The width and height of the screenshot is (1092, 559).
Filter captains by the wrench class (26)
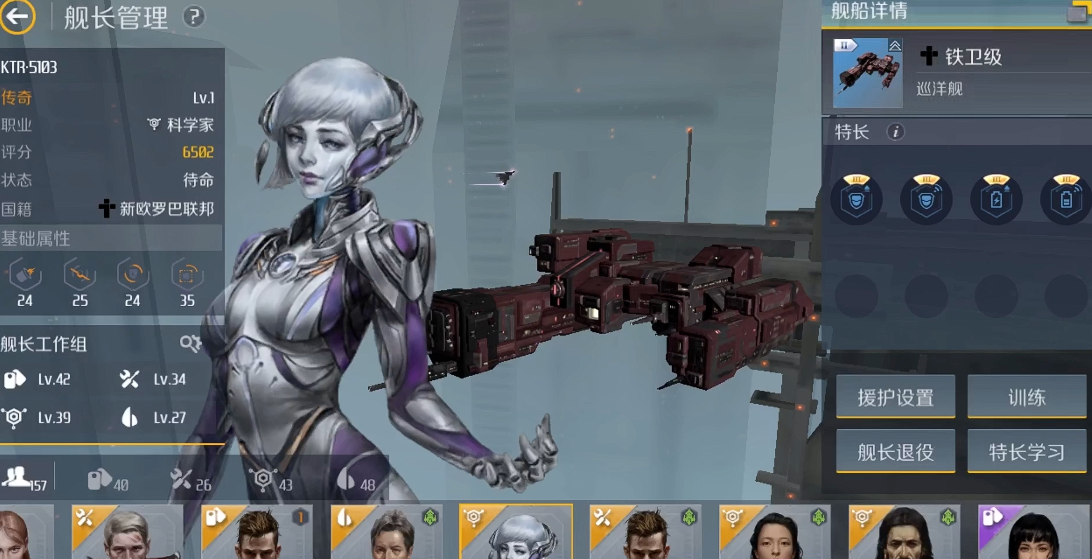tap(190, 480)
